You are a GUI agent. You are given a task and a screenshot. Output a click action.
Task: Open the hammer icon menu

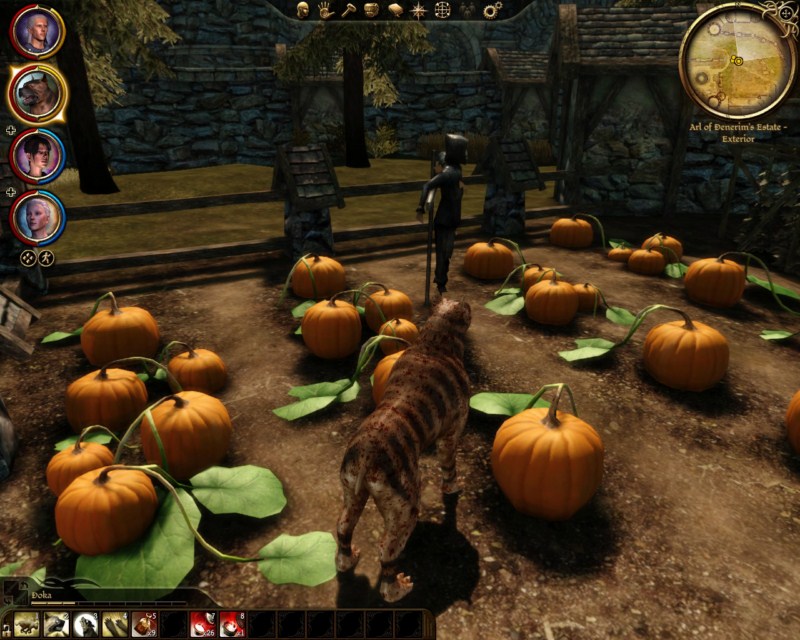(x=348, y=10)
